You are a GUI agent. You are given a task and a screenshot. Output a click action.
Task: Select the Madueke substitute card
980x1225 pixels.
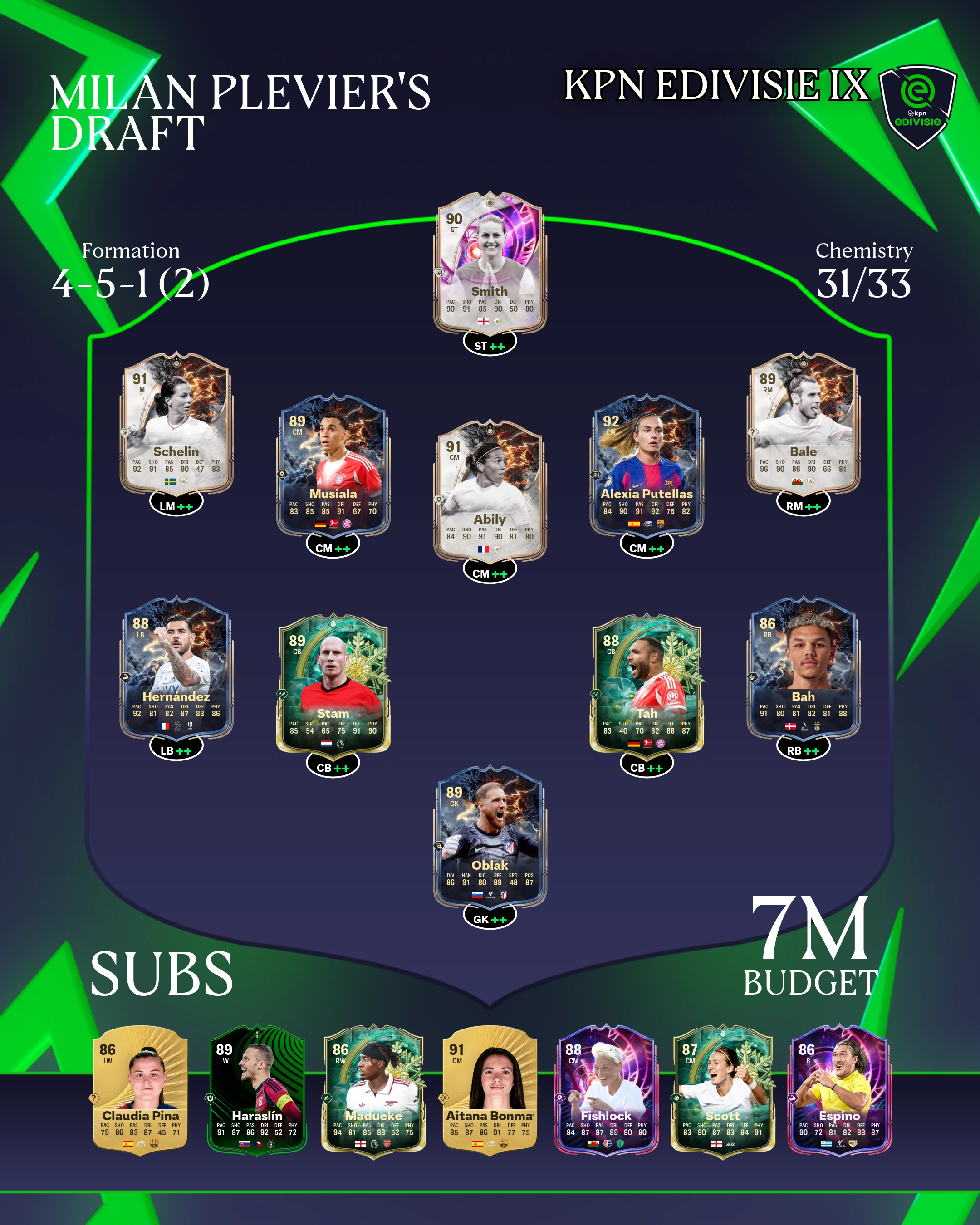point(373,1090)
